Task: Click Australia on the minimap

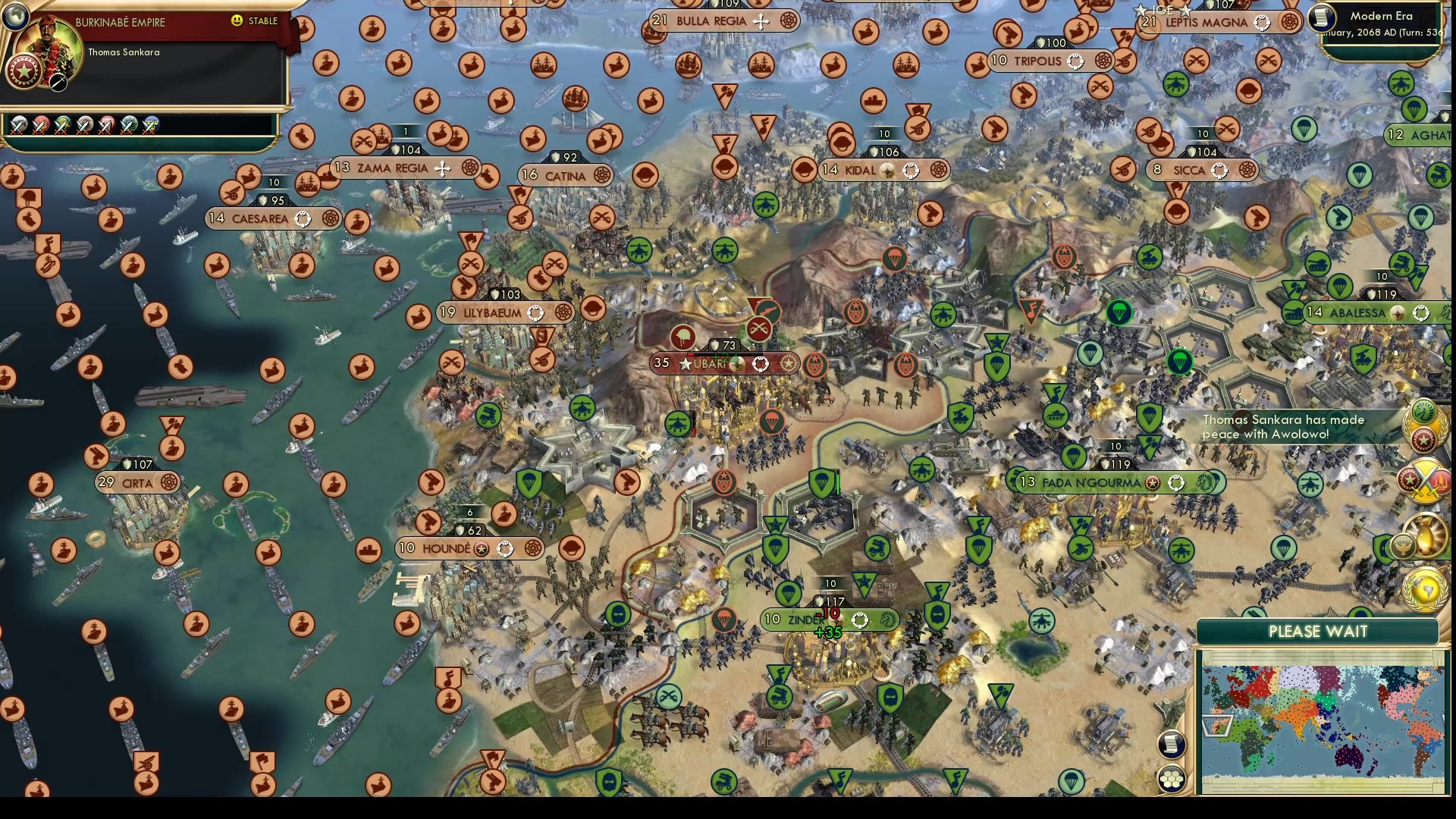Action: pyautogui.click(x=1348, y=755)
